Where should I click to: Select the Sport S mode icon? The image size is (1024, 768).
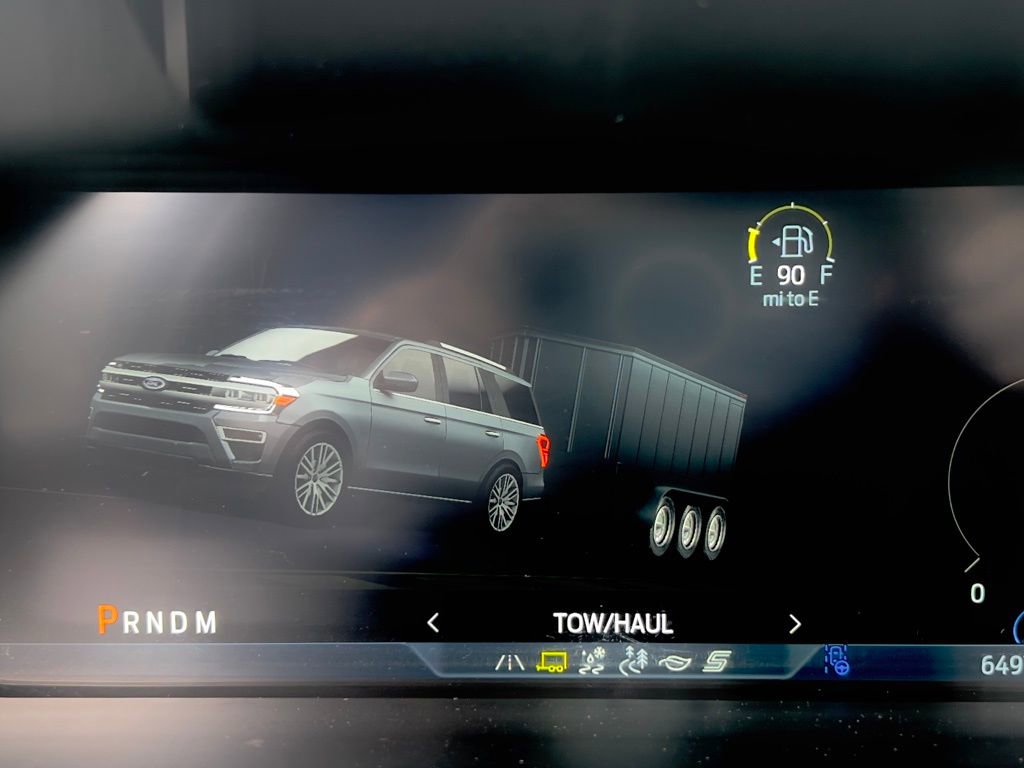tap(717, 661)
